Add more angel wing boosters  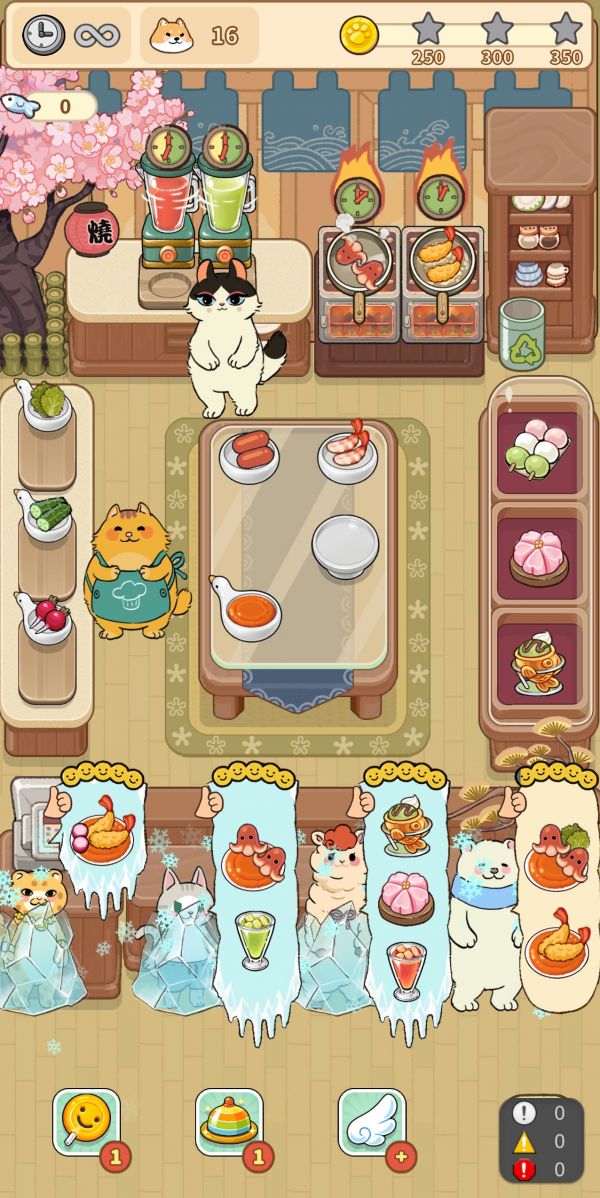tap(402, 1156)
